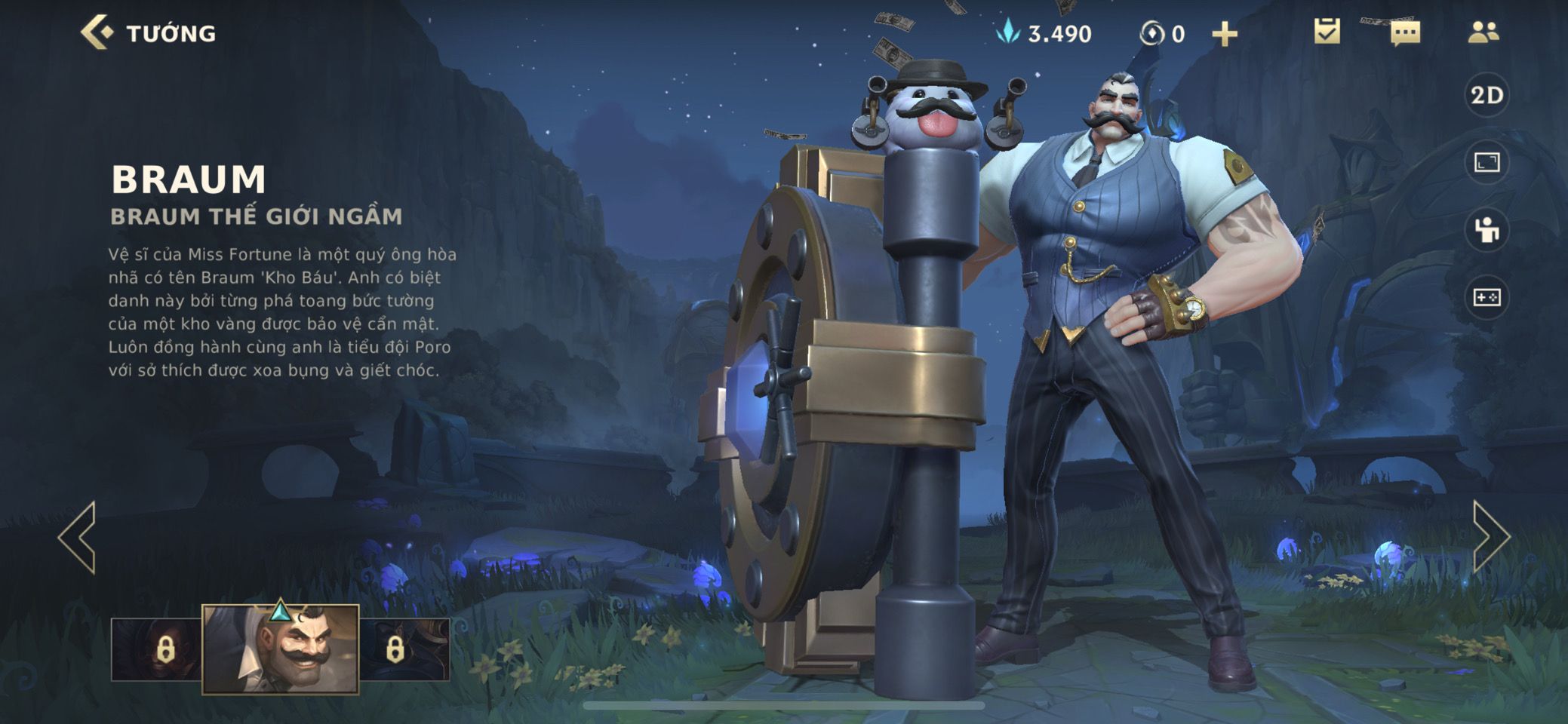Play the character emote animation

(x=1487, y=230)
